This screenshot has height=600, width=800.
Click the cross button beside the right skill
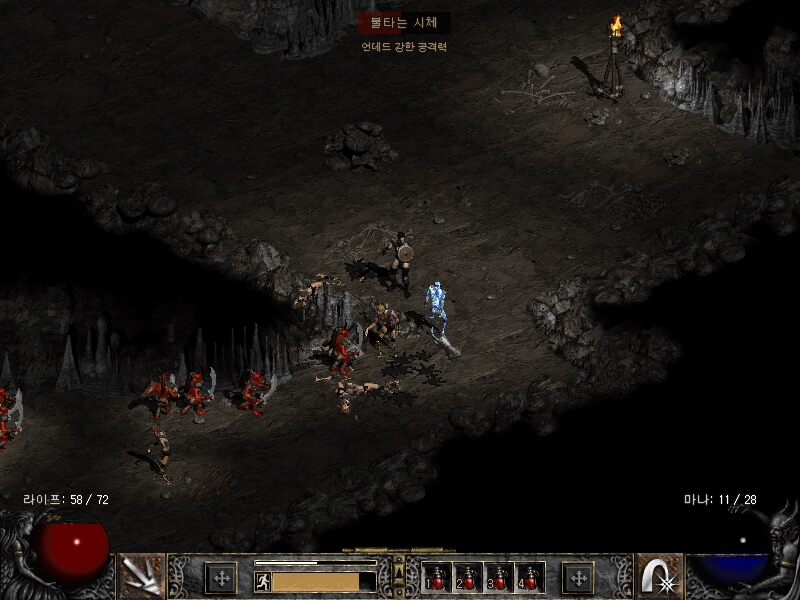point(578,577)
